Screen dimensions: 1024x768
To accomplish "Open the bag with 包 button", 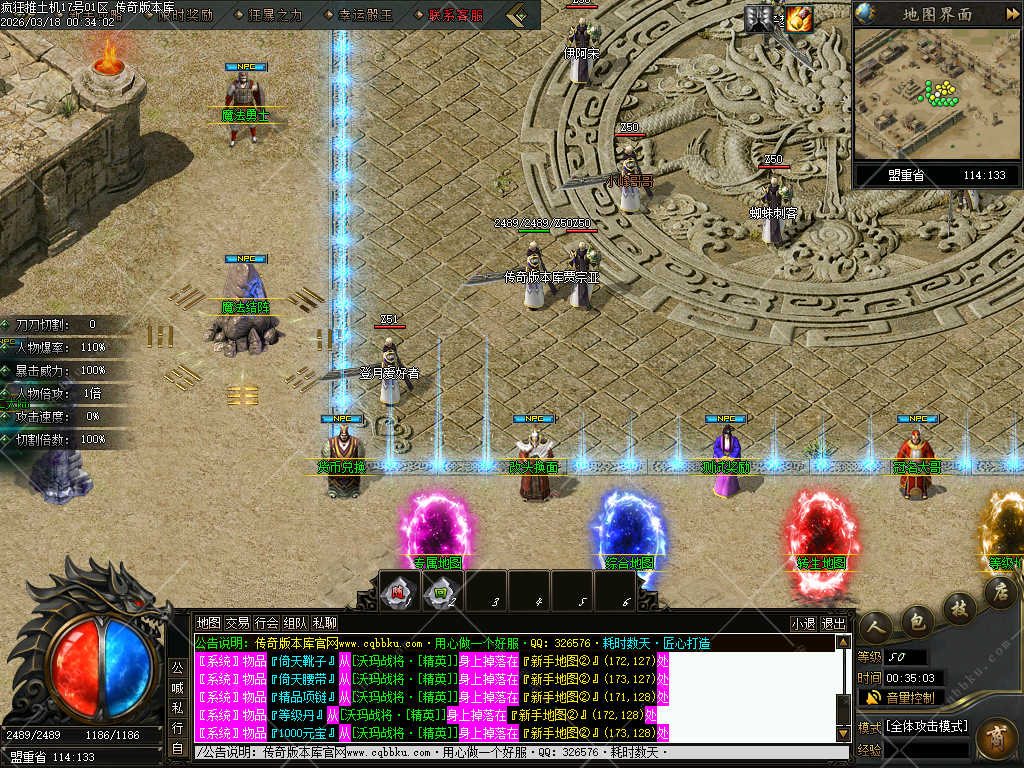I will click(918, 620).
